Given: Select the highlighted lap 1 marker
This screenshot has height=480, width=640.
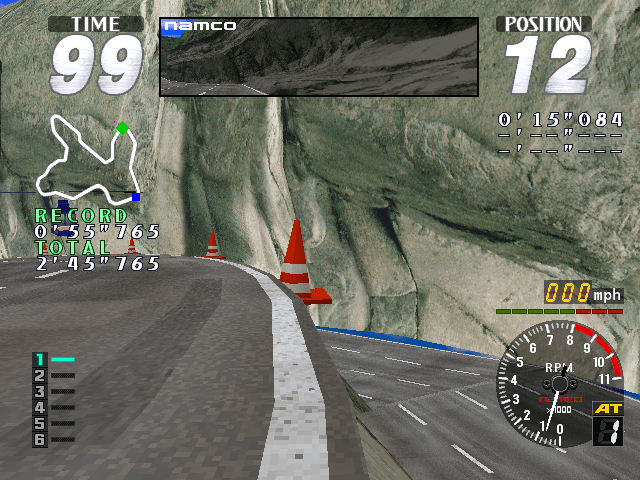Looking at the screenshot, I should 52,359.
